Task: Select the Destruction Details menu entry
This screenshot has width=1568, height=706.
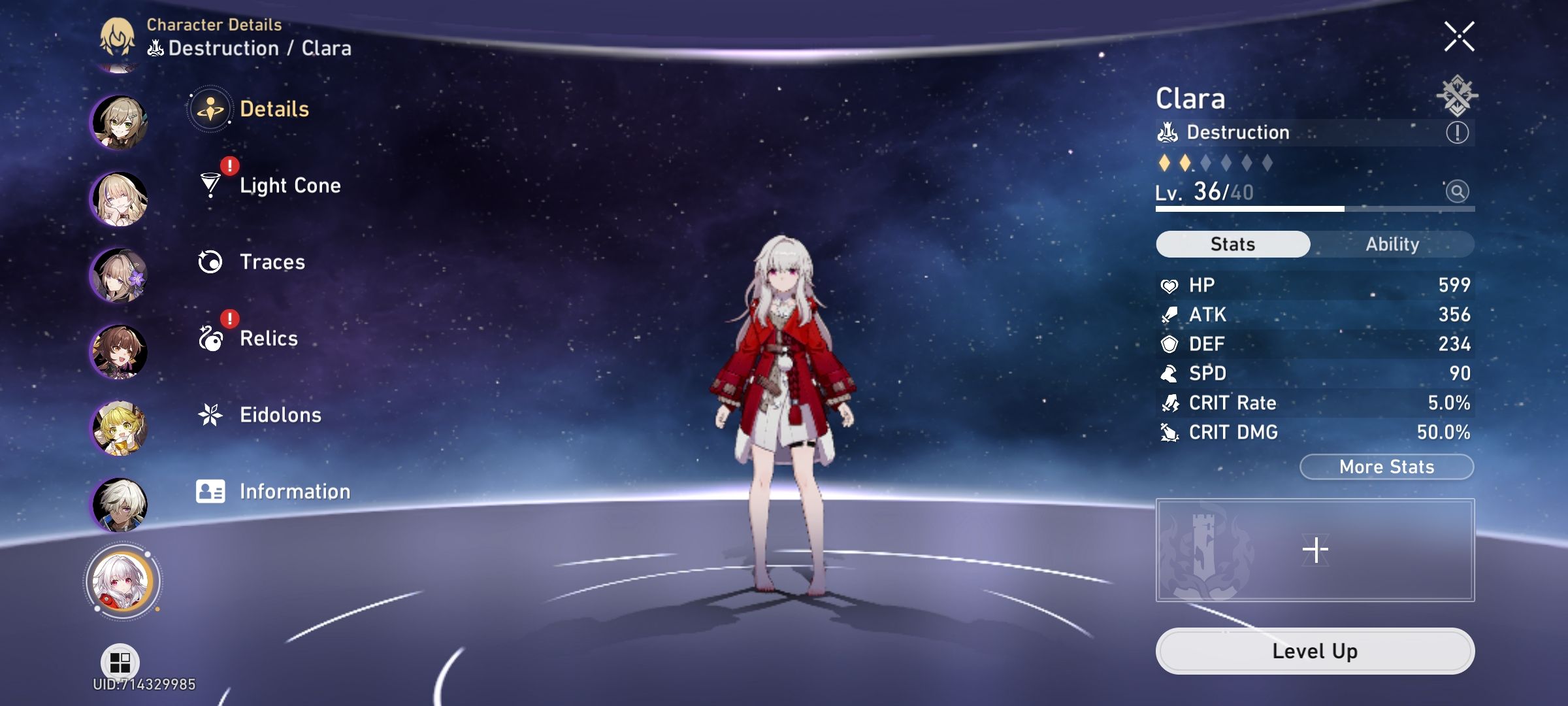Action: coord(272,109)
